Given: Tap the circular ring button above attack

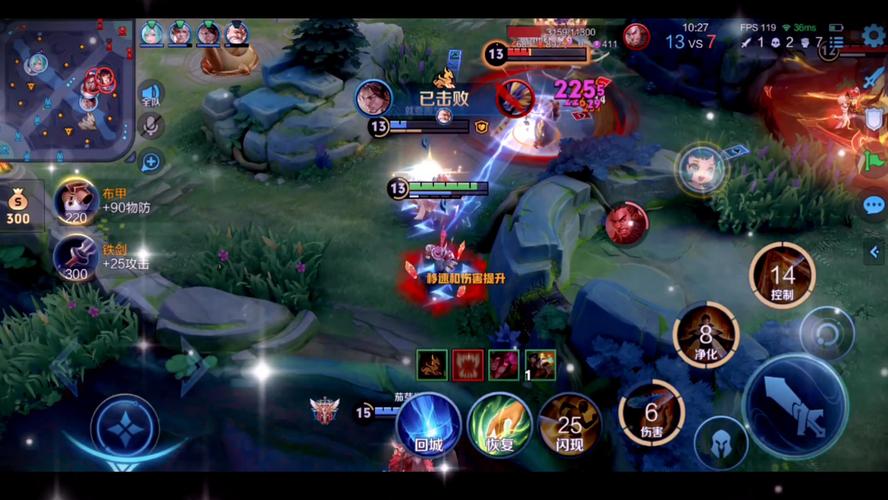Looking at the screenshot, I should tap(827, 333).
